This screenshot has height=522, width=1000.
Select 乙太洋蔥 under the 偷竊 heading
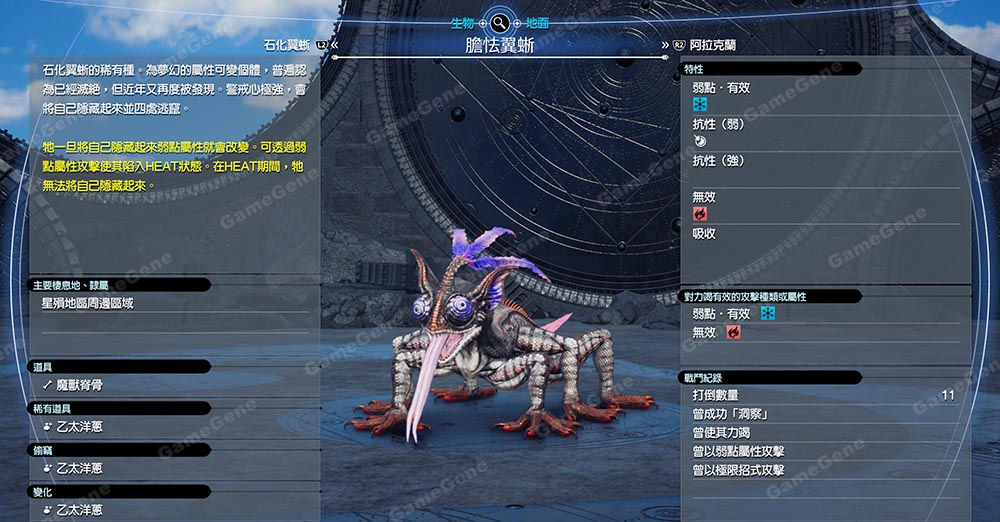(79, 468)
